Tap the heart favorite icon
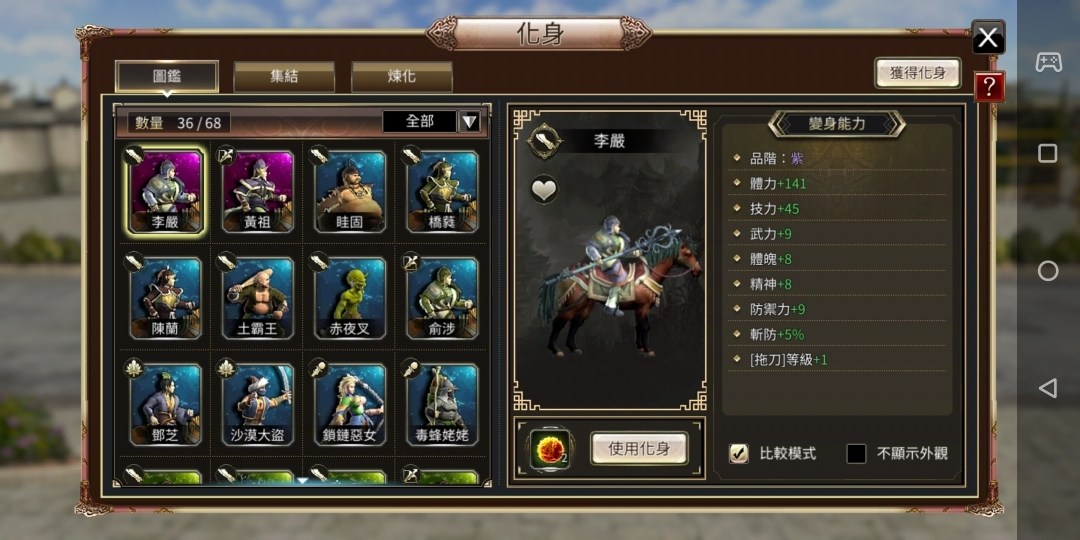 [x=544, y=189]
